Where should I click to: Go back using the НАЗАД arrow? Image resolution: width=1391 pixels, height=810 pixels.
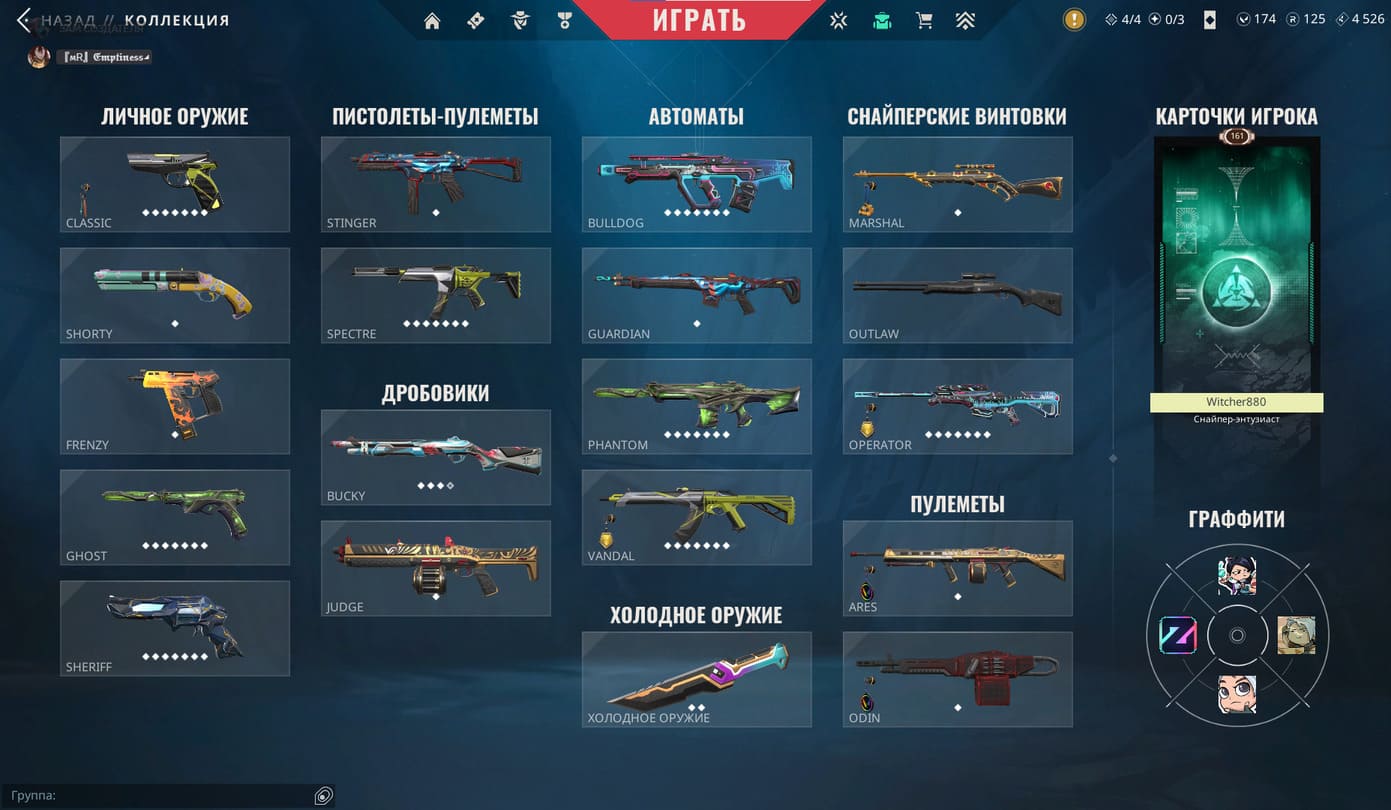click(26, 20)
